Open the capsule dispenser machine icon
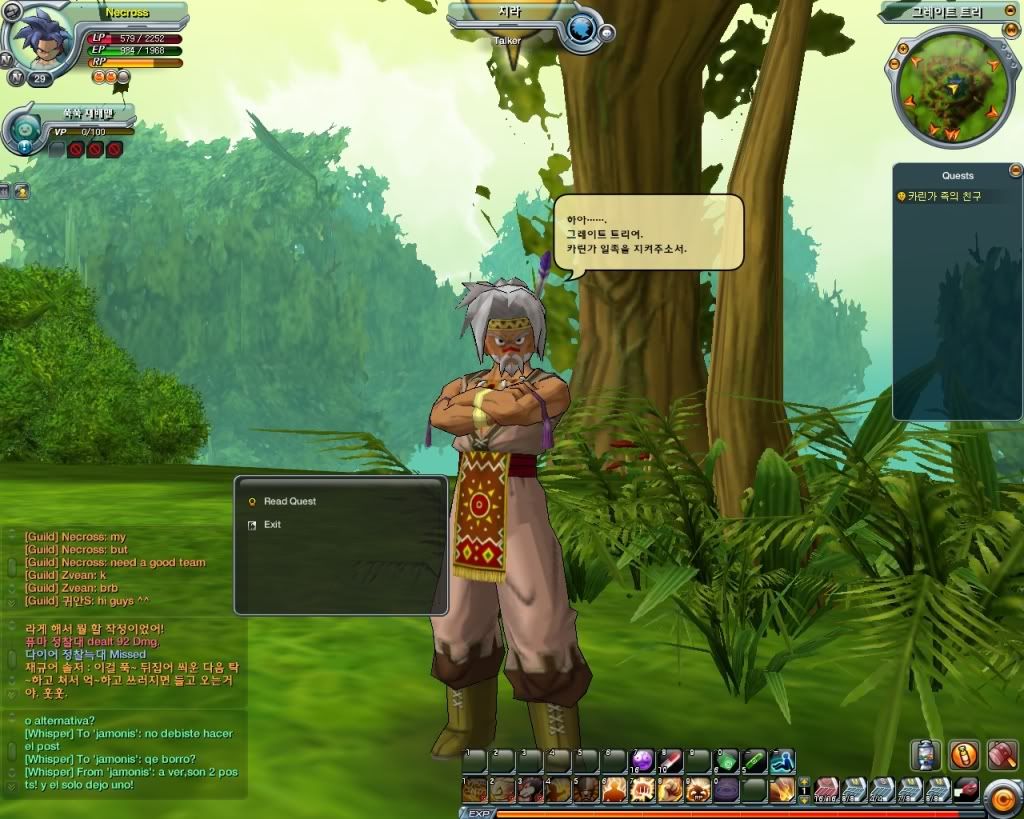Screen dimensions: 1024x819 926,754
